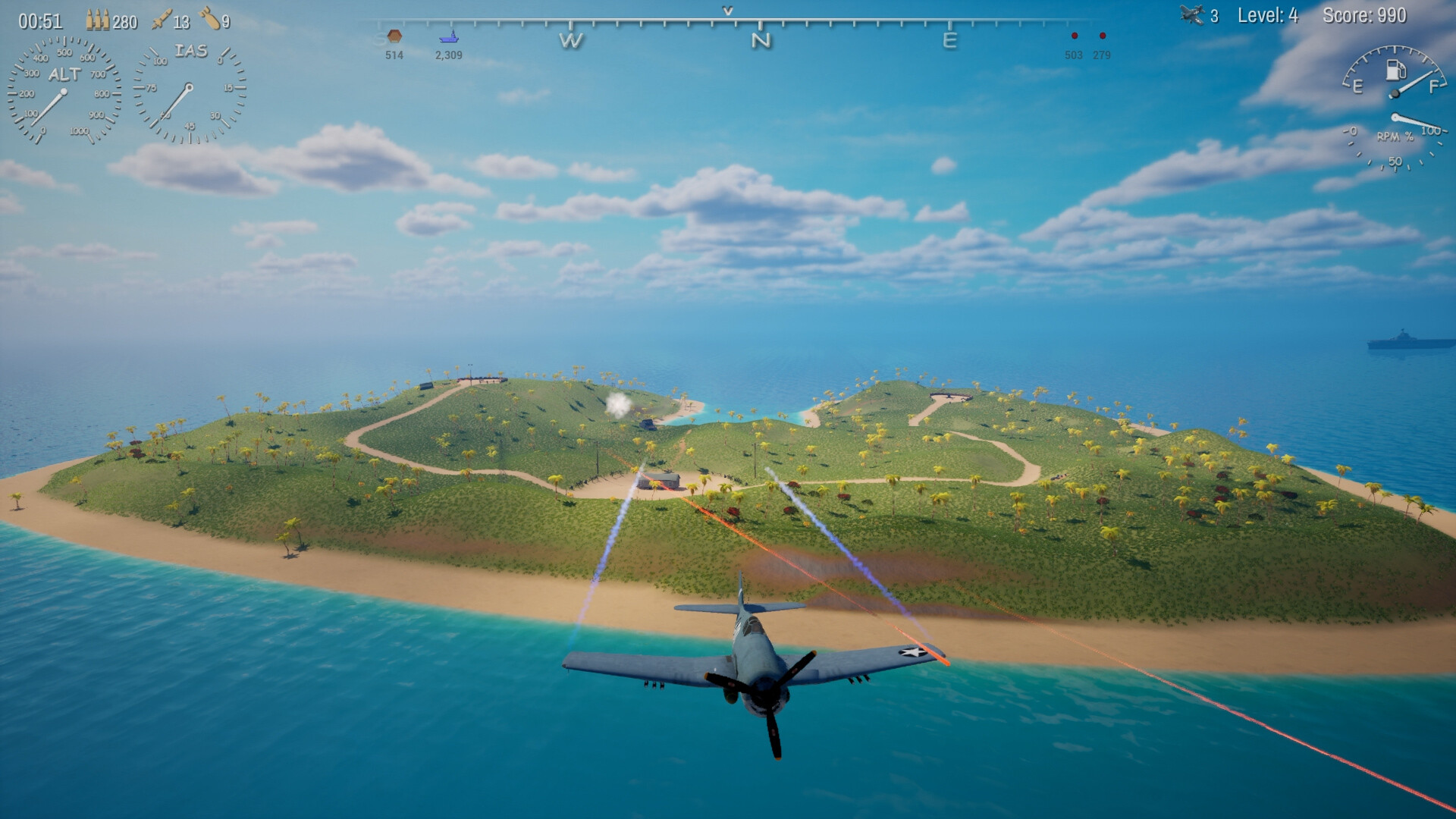This screenshot has height=819, width=1456.
Task: Click the bullet ammo counter icon
Action: (97, 20)
